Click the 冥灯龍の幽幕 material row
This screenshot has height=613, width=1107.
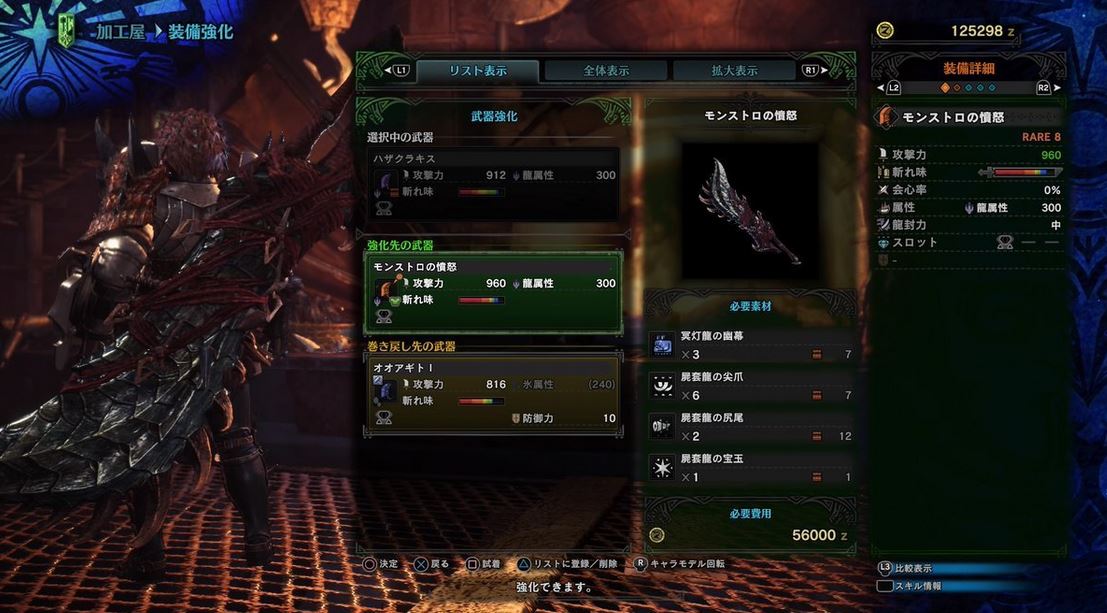pyautogui.click(x=750, y=345)
